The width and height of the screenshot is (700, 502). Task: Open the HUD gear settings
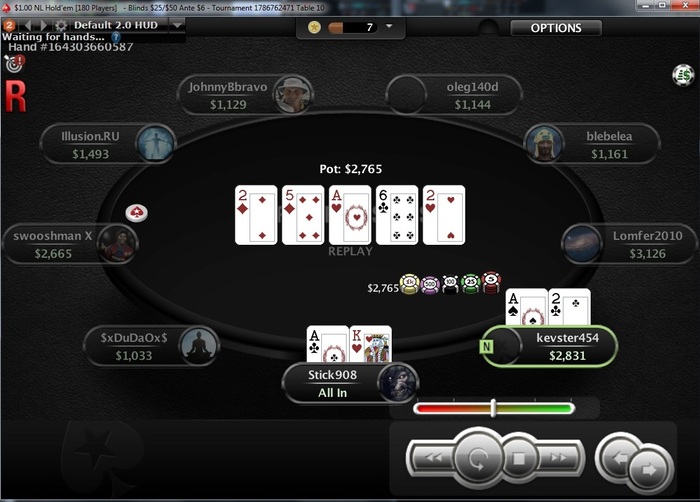coord(60,24)
